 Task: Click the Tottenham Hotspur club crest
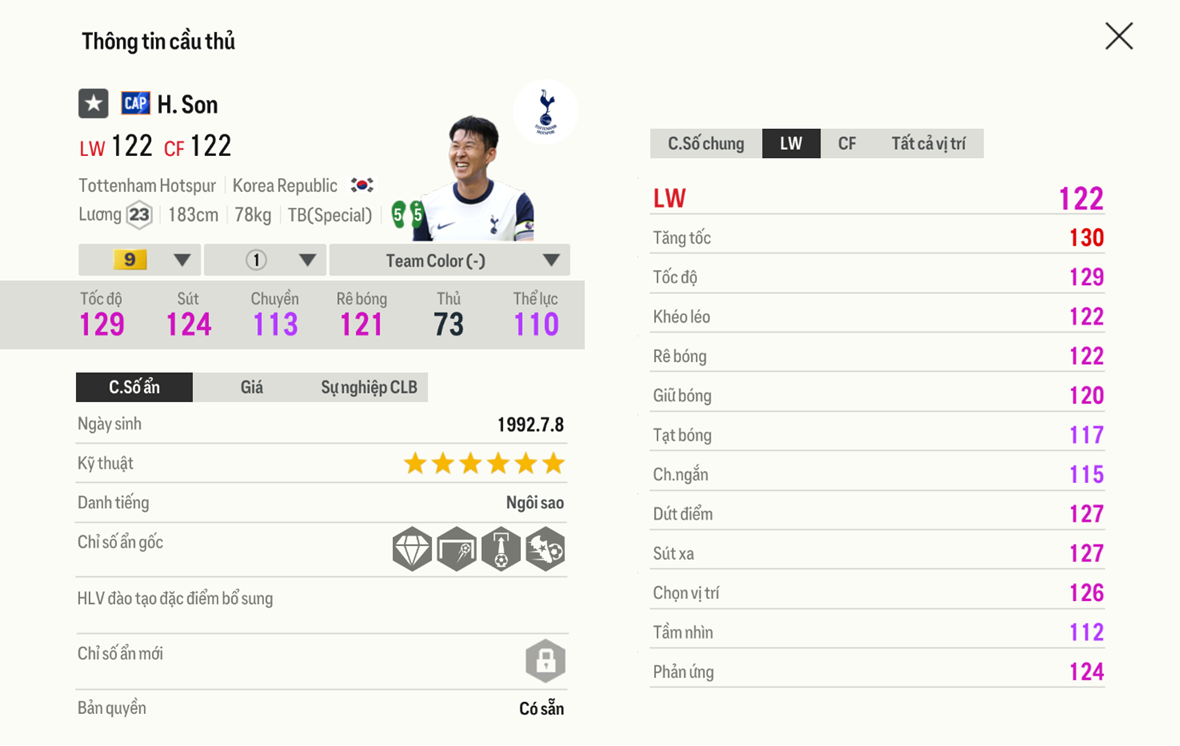click(x=545, y=110)
